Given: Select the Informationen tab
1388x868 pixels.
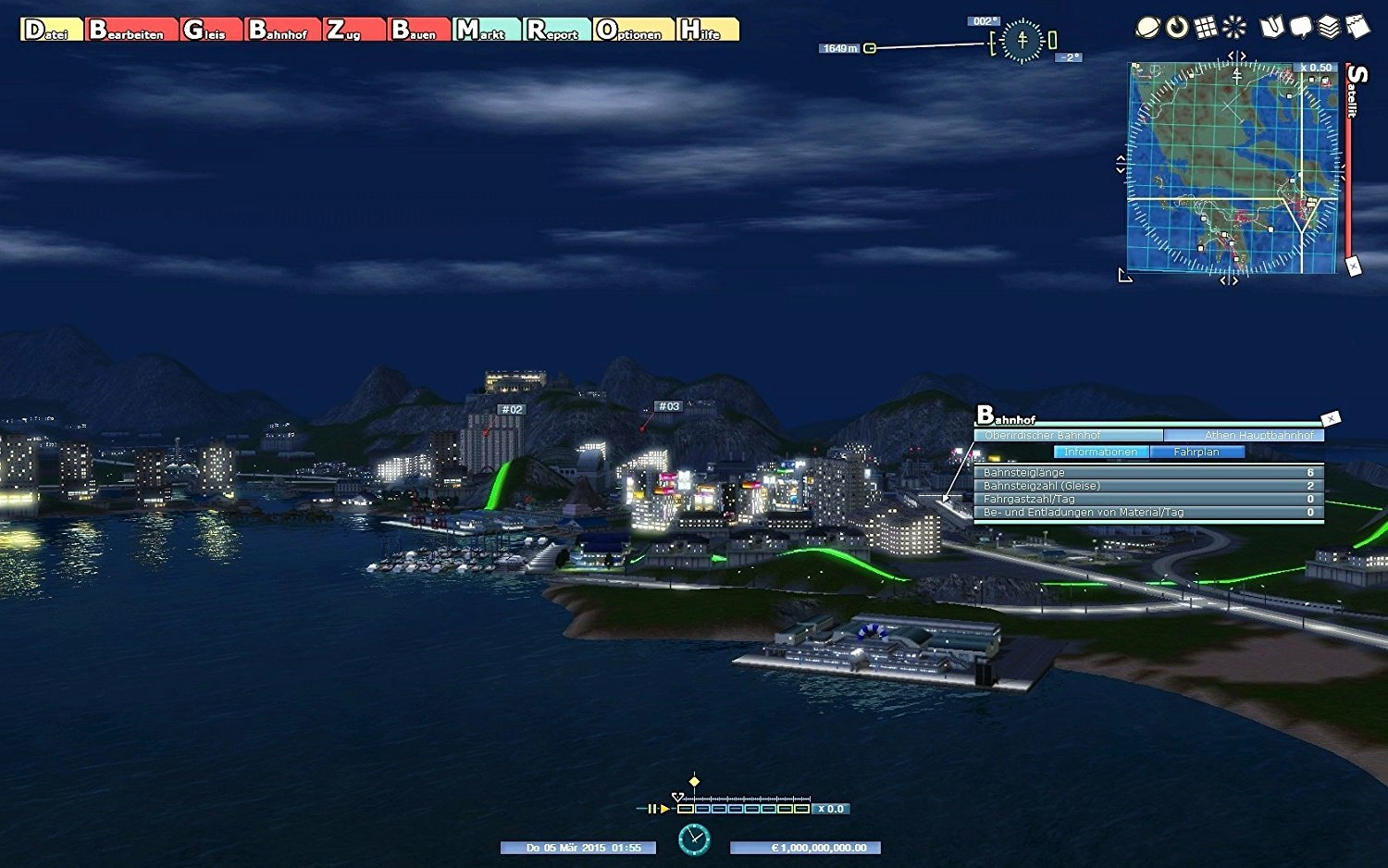Looking at the screenshot, I should click(1101, 452).
